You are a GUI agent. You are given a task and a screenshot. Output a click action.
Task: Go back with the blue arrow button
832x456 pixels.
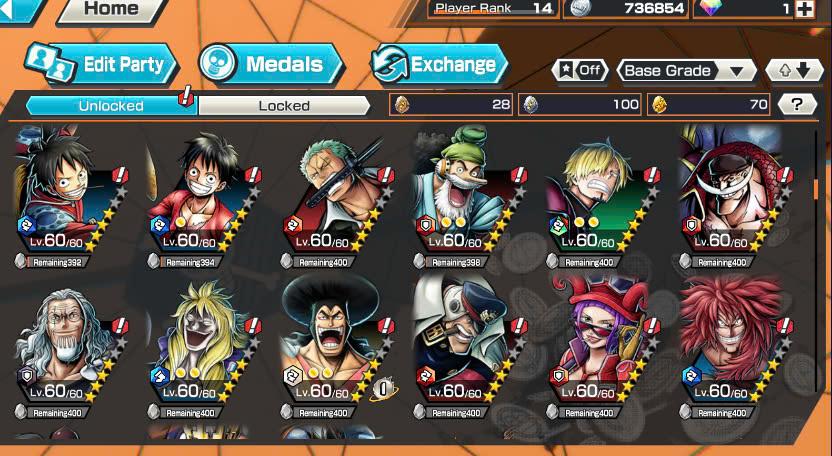(x=20, y=10)
